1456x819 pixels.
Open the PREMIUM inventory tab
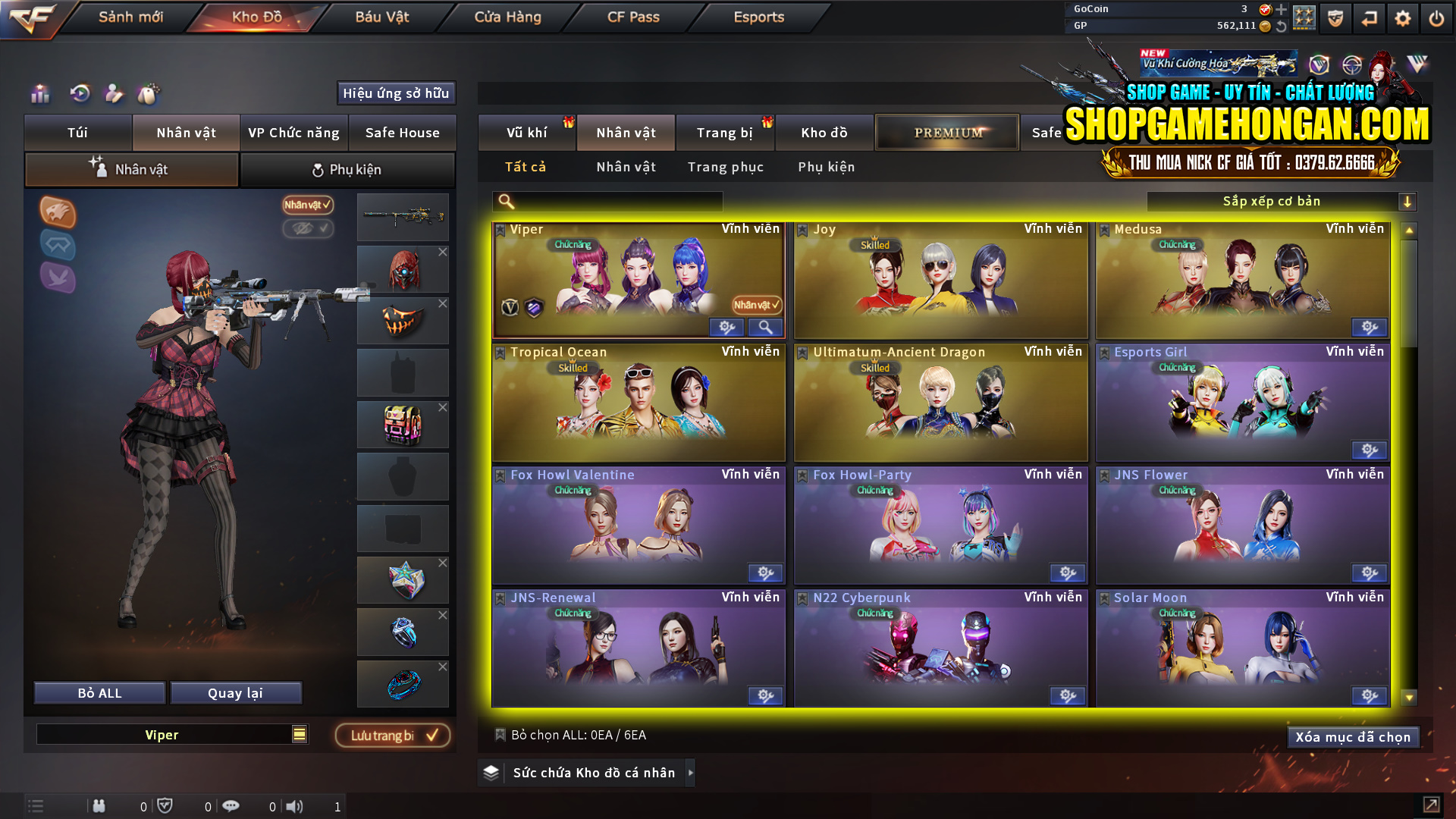tap(946, 132)
